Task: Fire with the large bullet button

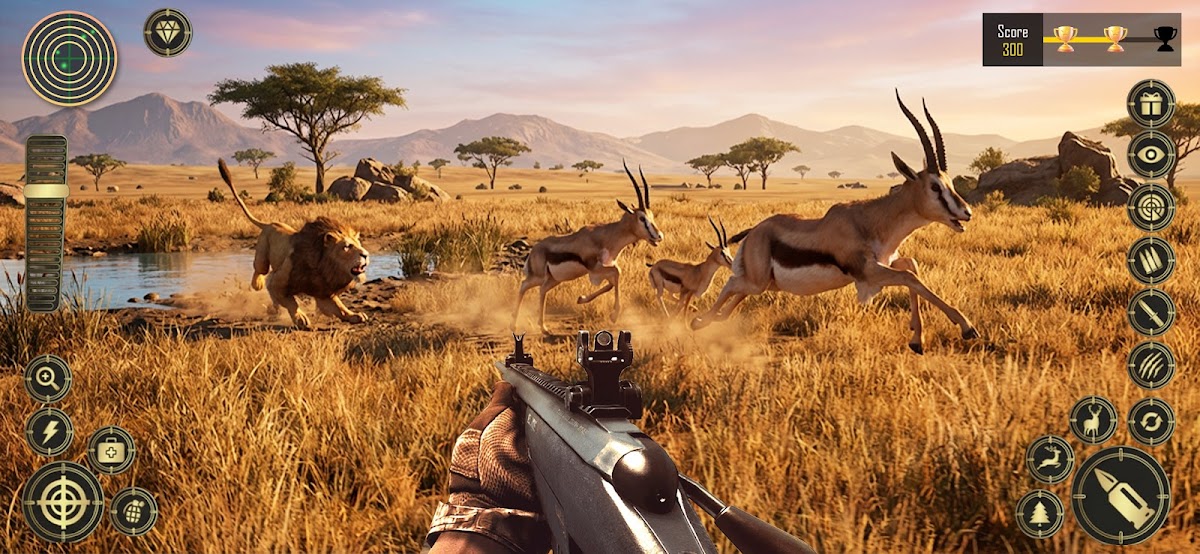Action: [1121, 495]
